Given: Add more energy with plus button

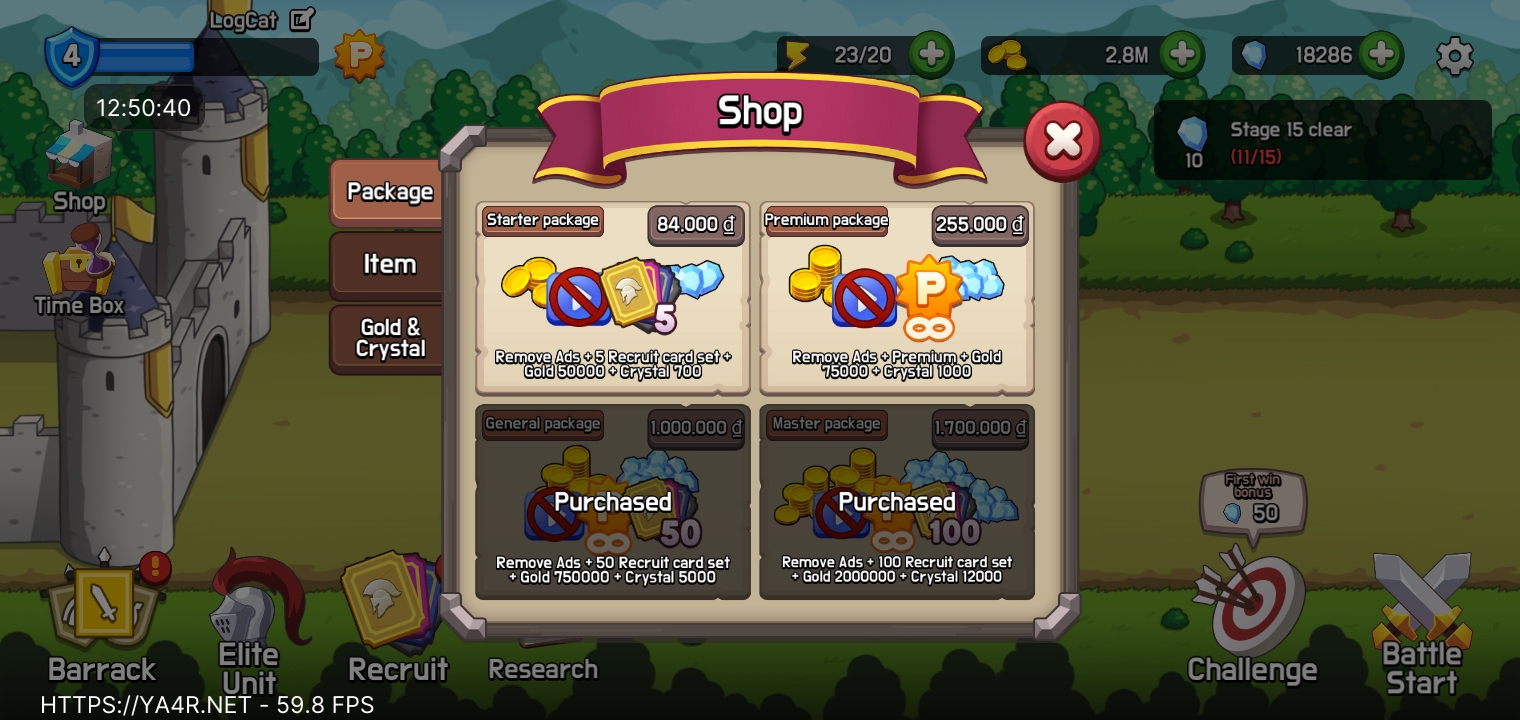Looking at the screenshot, I should (932, 55).
